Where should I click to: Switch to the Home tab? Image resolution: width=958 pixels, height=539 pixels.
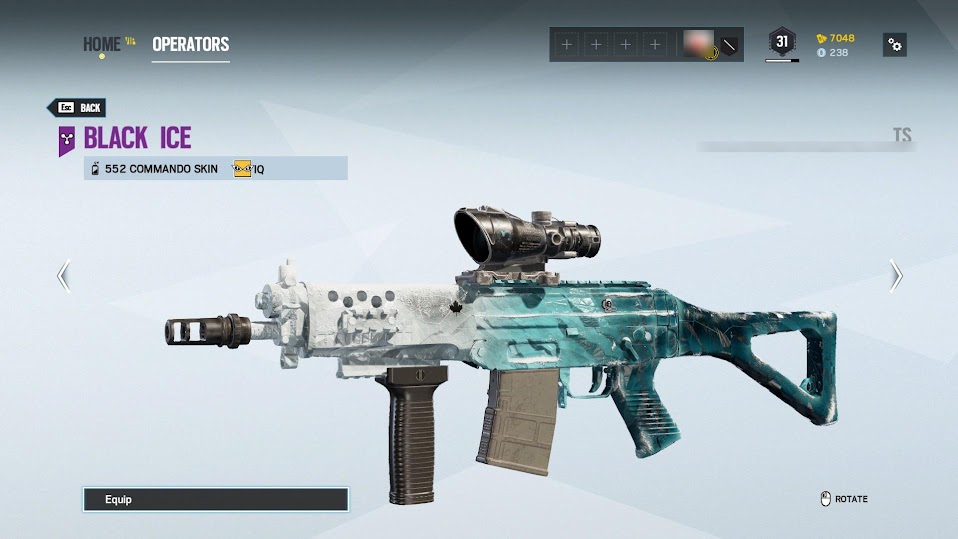pos(101,44)
